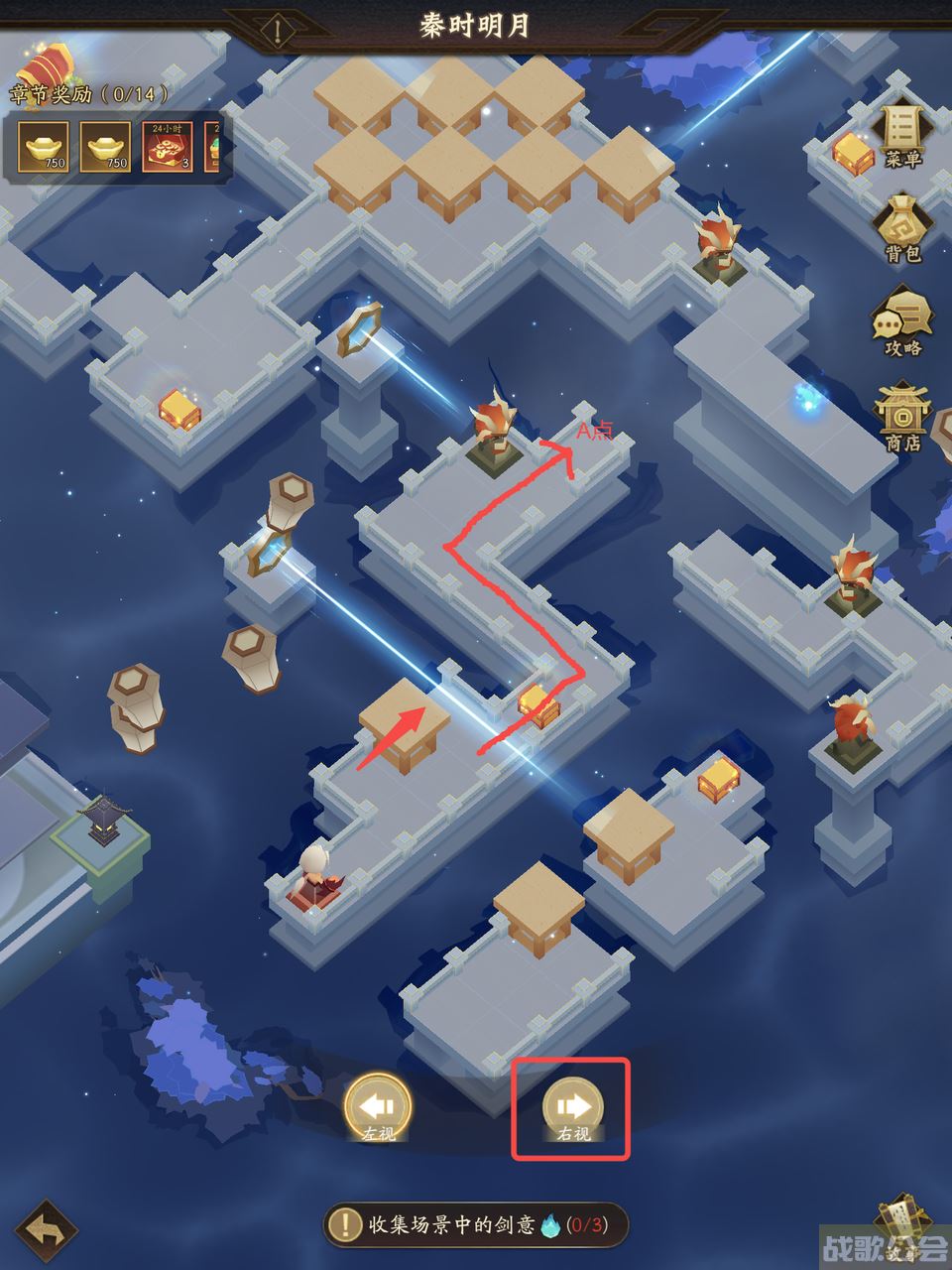Select the first 750 gold ingot reward
Viewport: 952px width, 1270px height.
click(x=44, y=147)
